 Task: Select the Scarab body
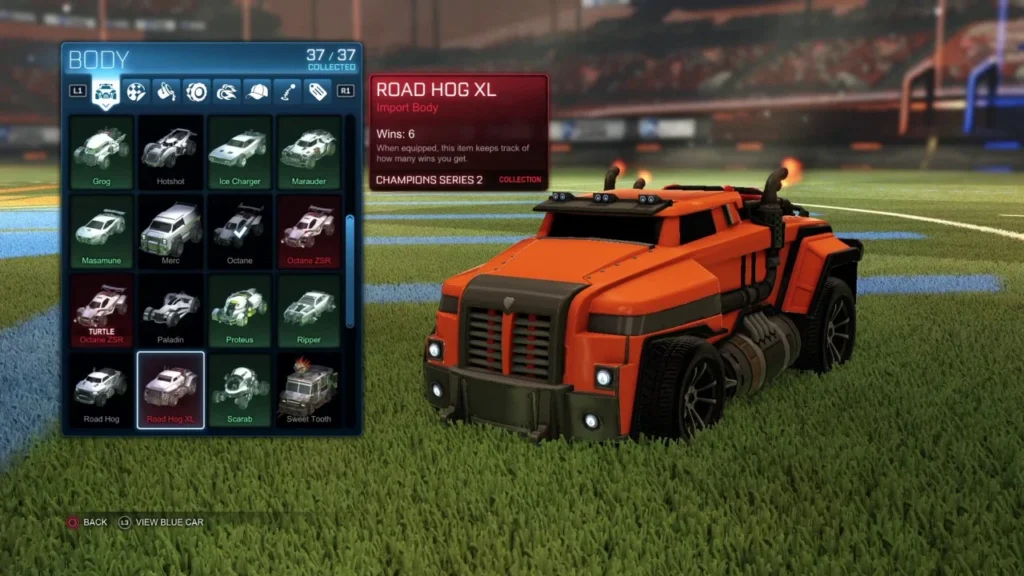pos(239,389)
